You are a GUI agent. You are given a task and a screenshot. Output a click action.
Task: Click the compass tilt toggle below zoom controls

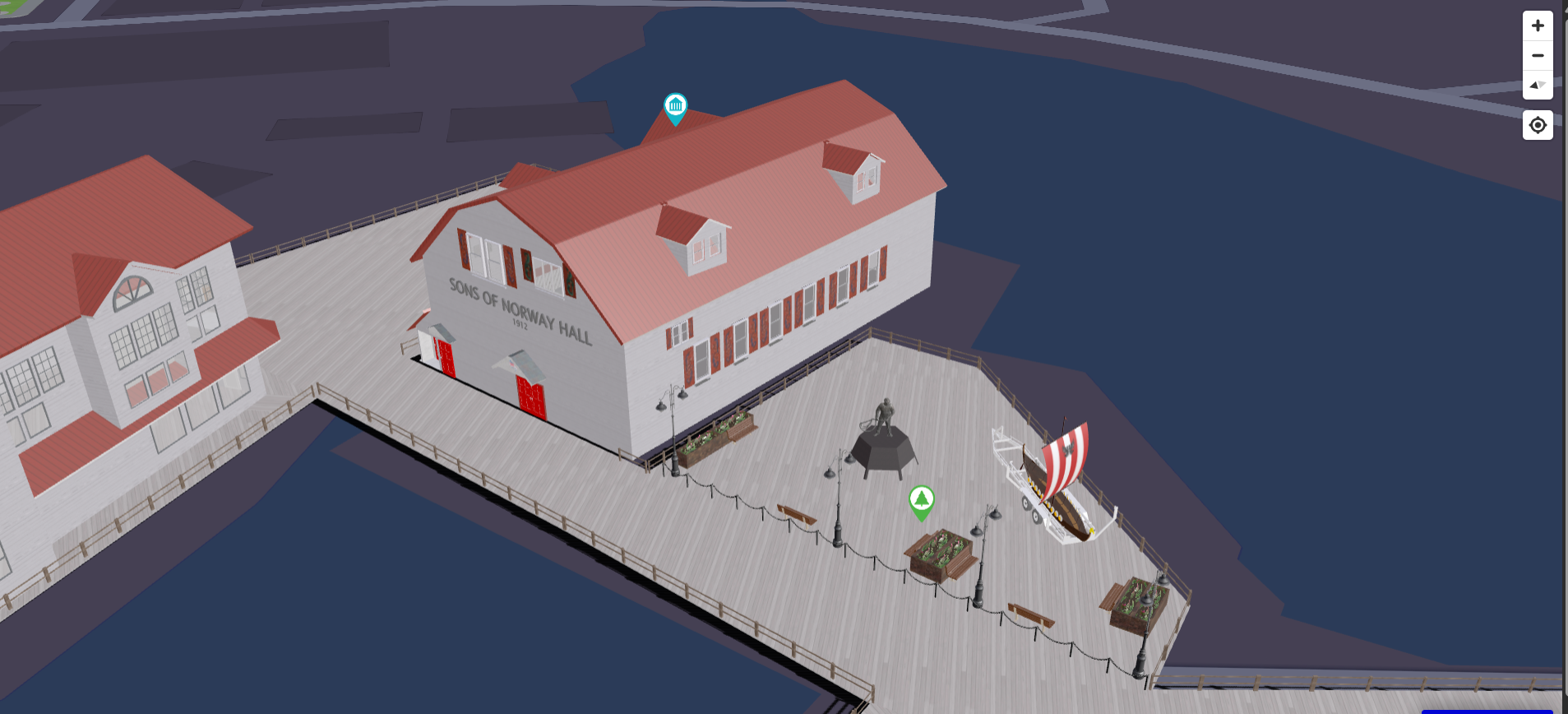[1537, 85]
